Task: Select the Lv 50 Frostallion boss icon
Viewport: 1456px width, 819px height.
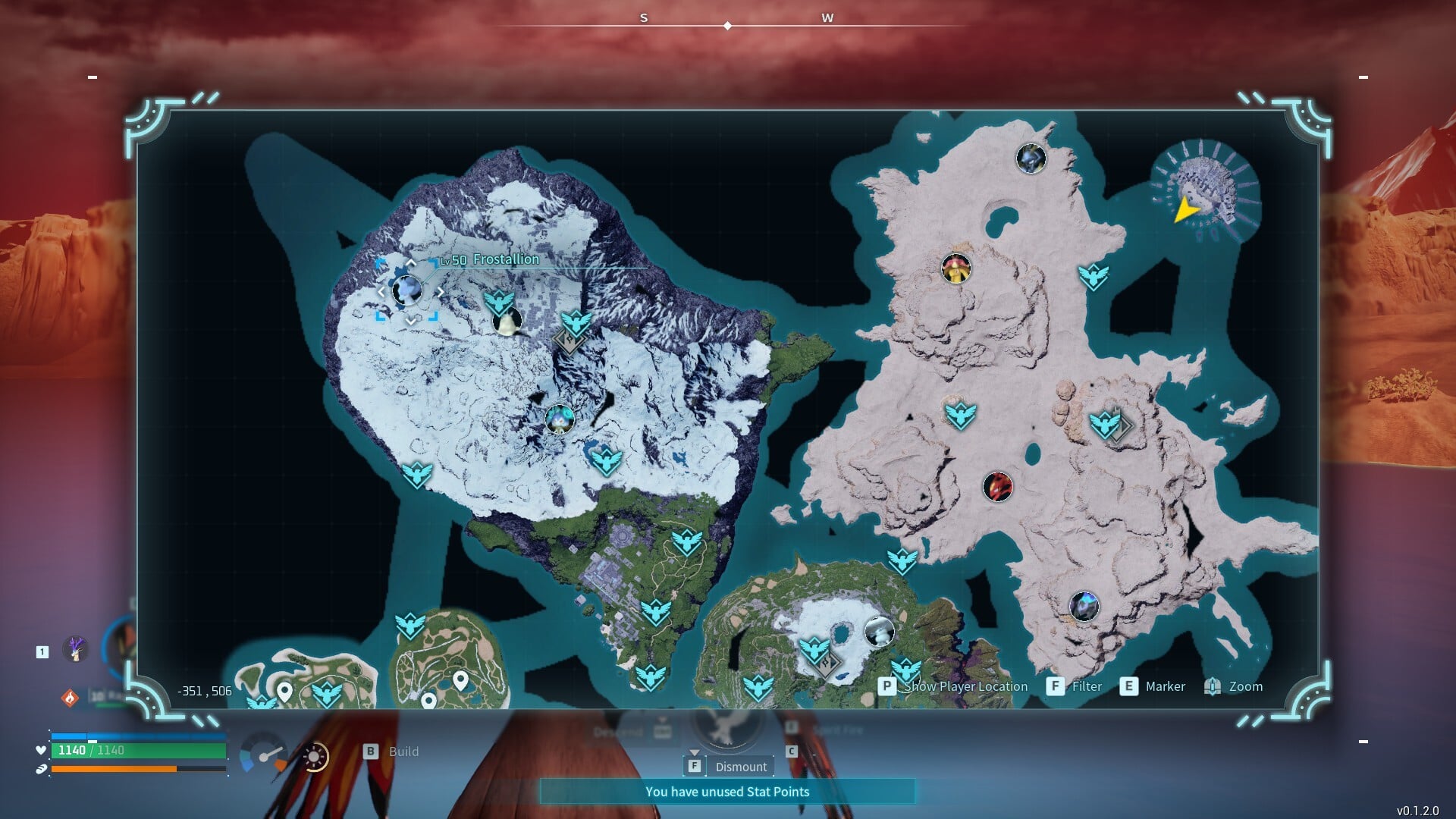Action: 408,292
